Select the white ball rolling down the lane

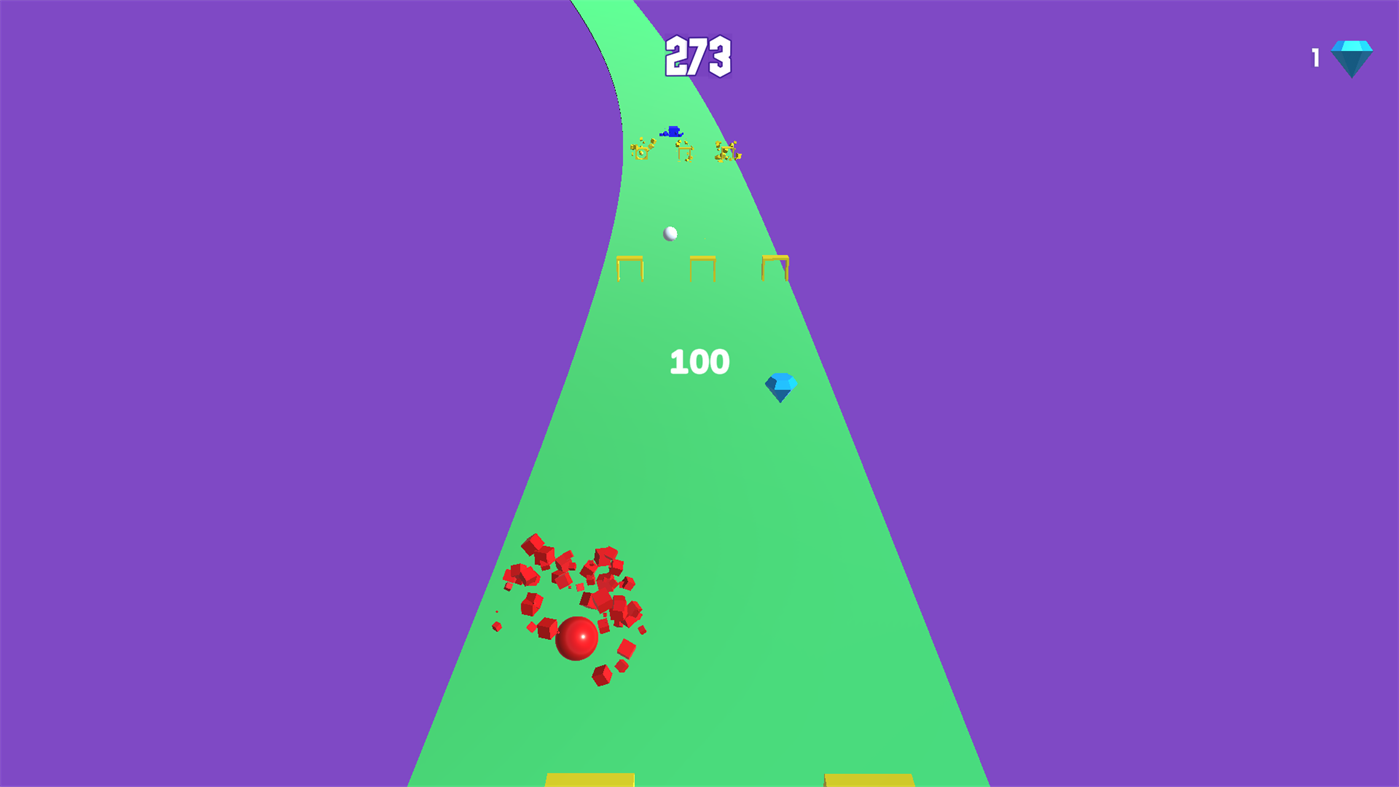click(669, 231)
